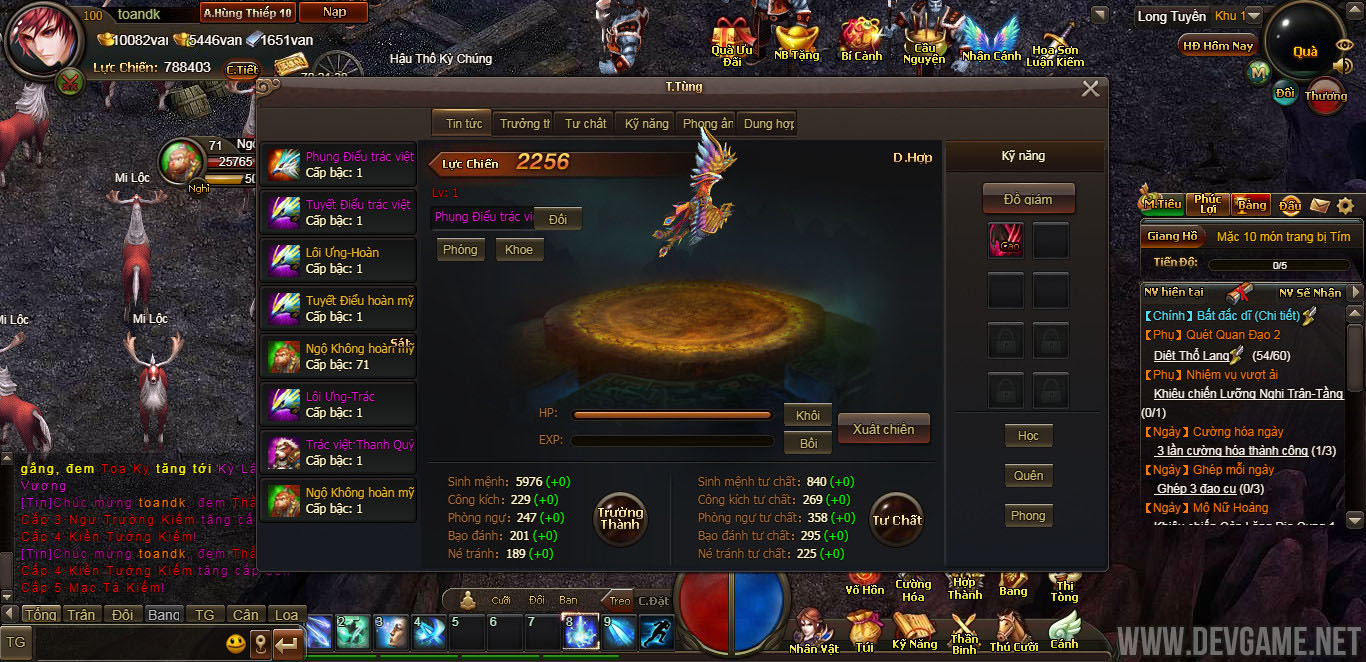1366x662 pixels.
Task: Rename pet using the Đổi button
Action: click(x=558, y=219)
